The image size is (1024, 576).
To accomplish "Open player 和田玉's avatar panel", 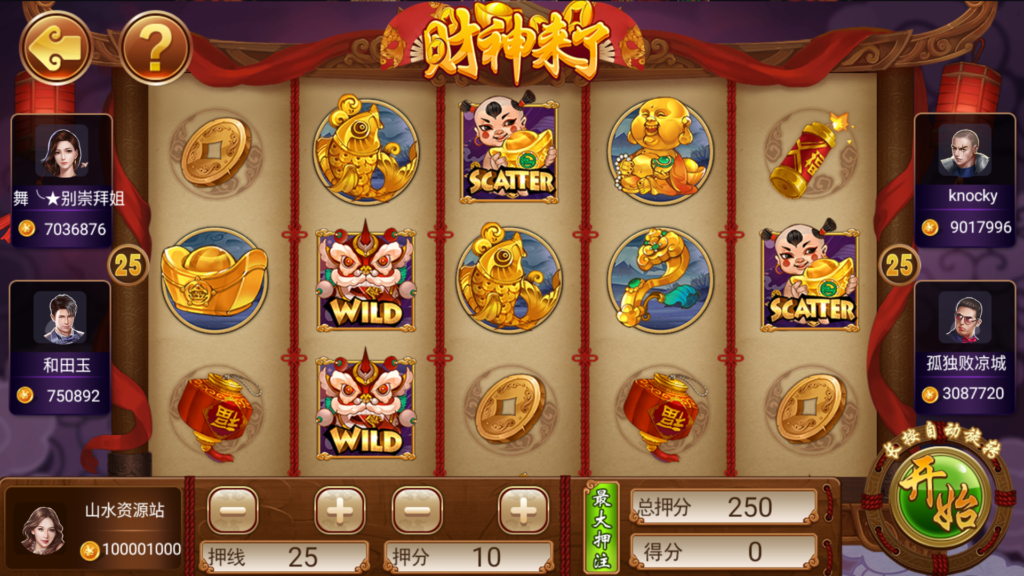I will click(60, 347).
